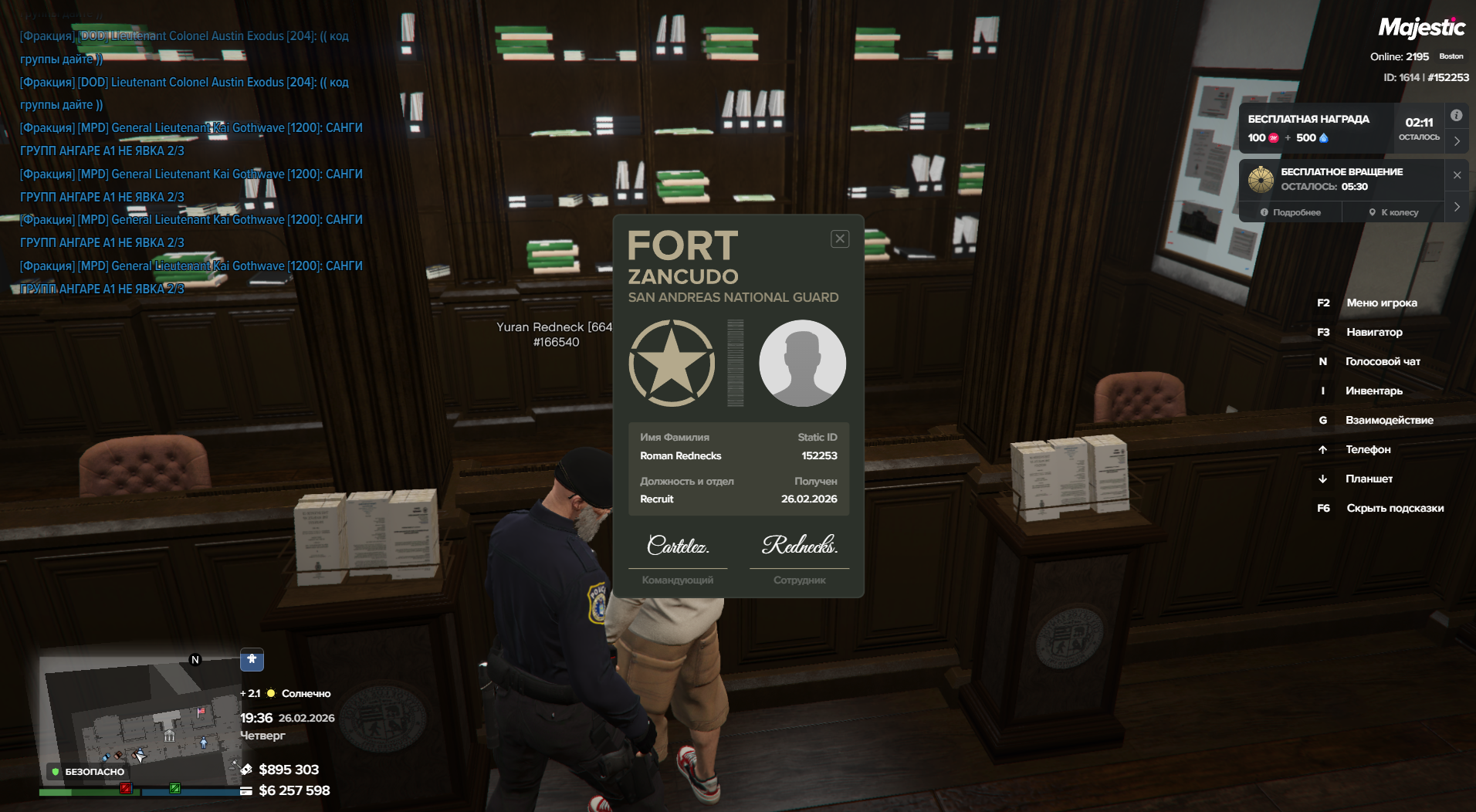Open Подробнее details for free spin

pos(1291,212)
